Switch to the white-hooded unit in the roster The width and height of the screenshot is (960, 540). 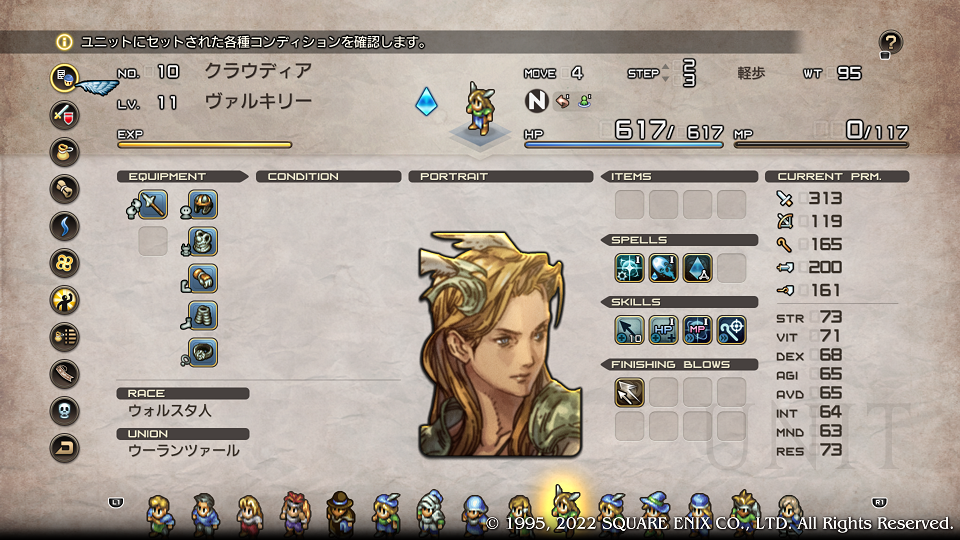coord(430,512)
